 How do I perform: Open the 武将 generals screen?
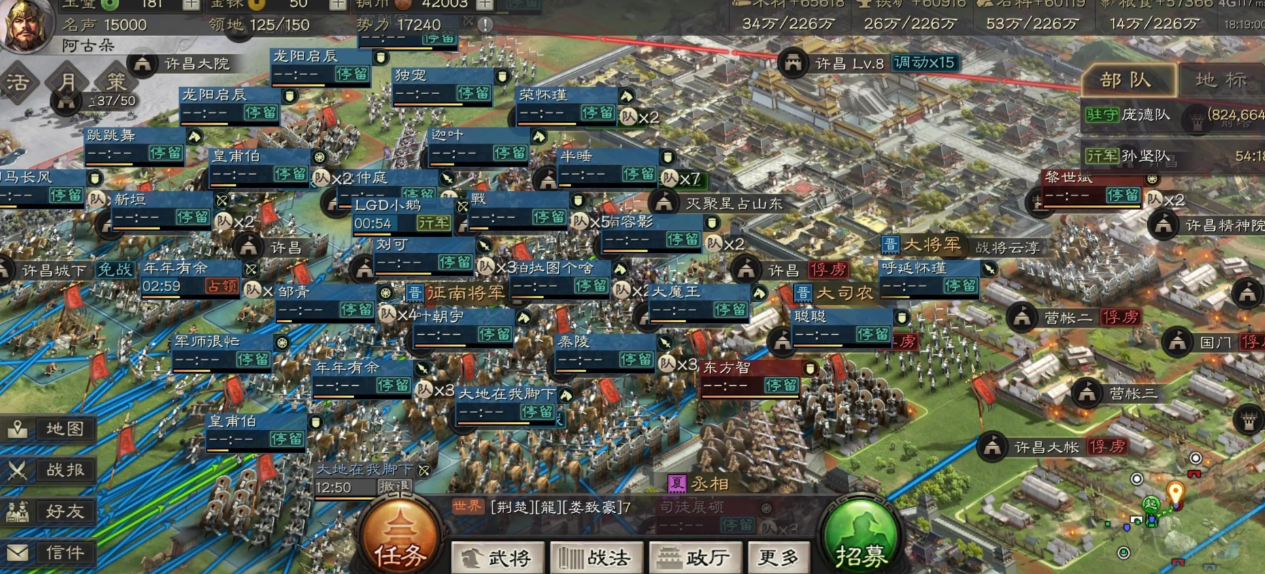(x=497, y=556)
